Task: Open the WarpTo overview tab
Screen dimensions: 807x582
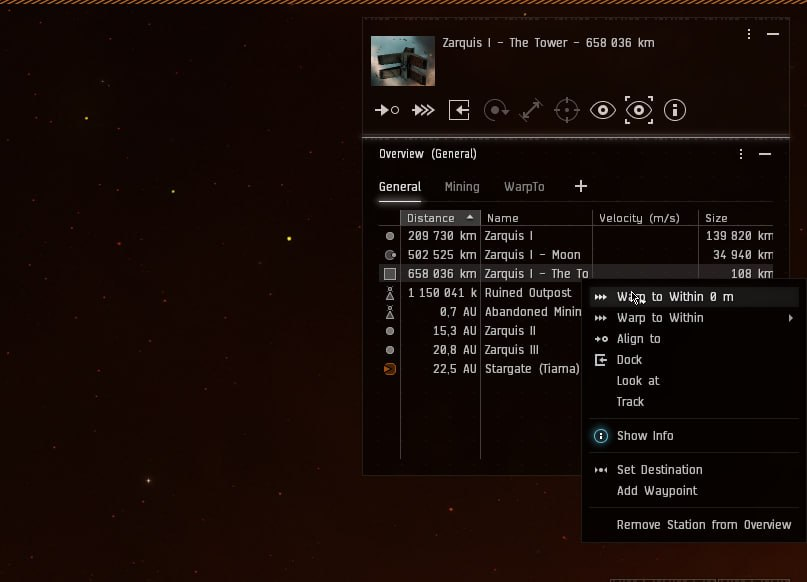Action: (x=524, y=187)
